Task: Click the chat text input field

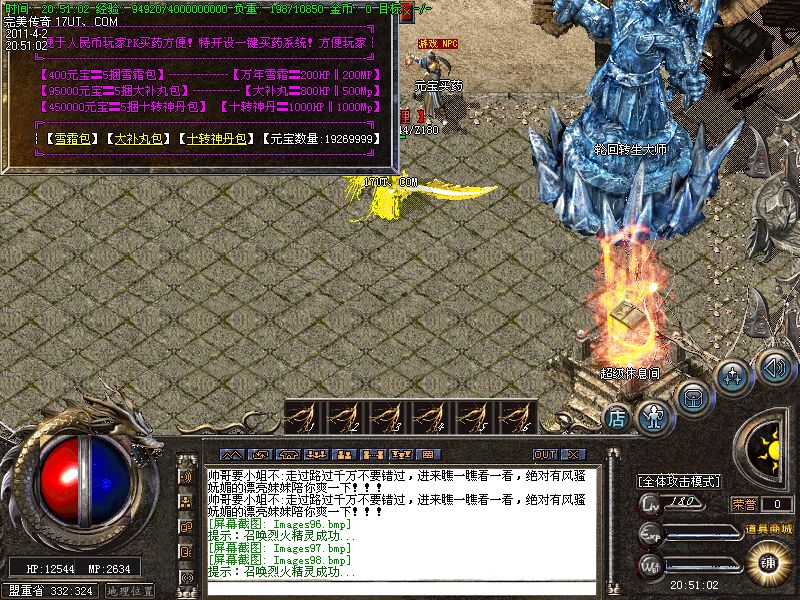Action: [400, 588]
